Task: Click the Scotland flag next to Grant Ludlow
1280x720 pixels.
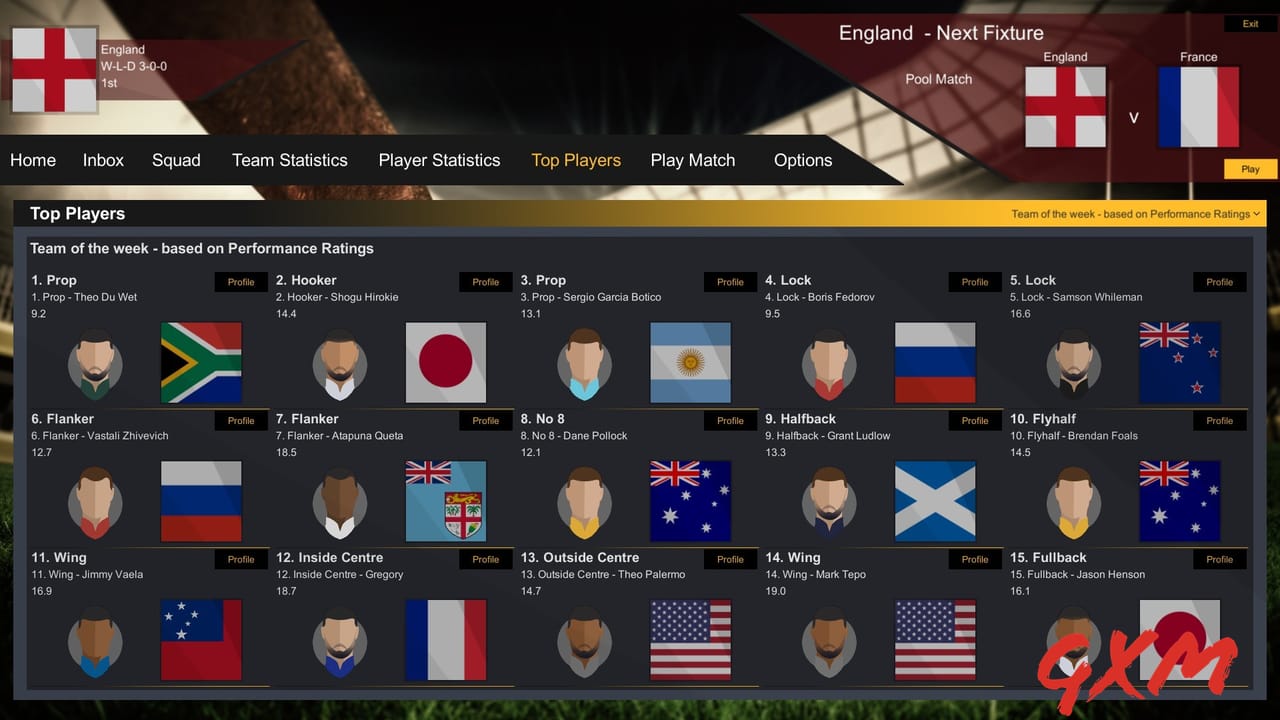Action: coord(935,501)
